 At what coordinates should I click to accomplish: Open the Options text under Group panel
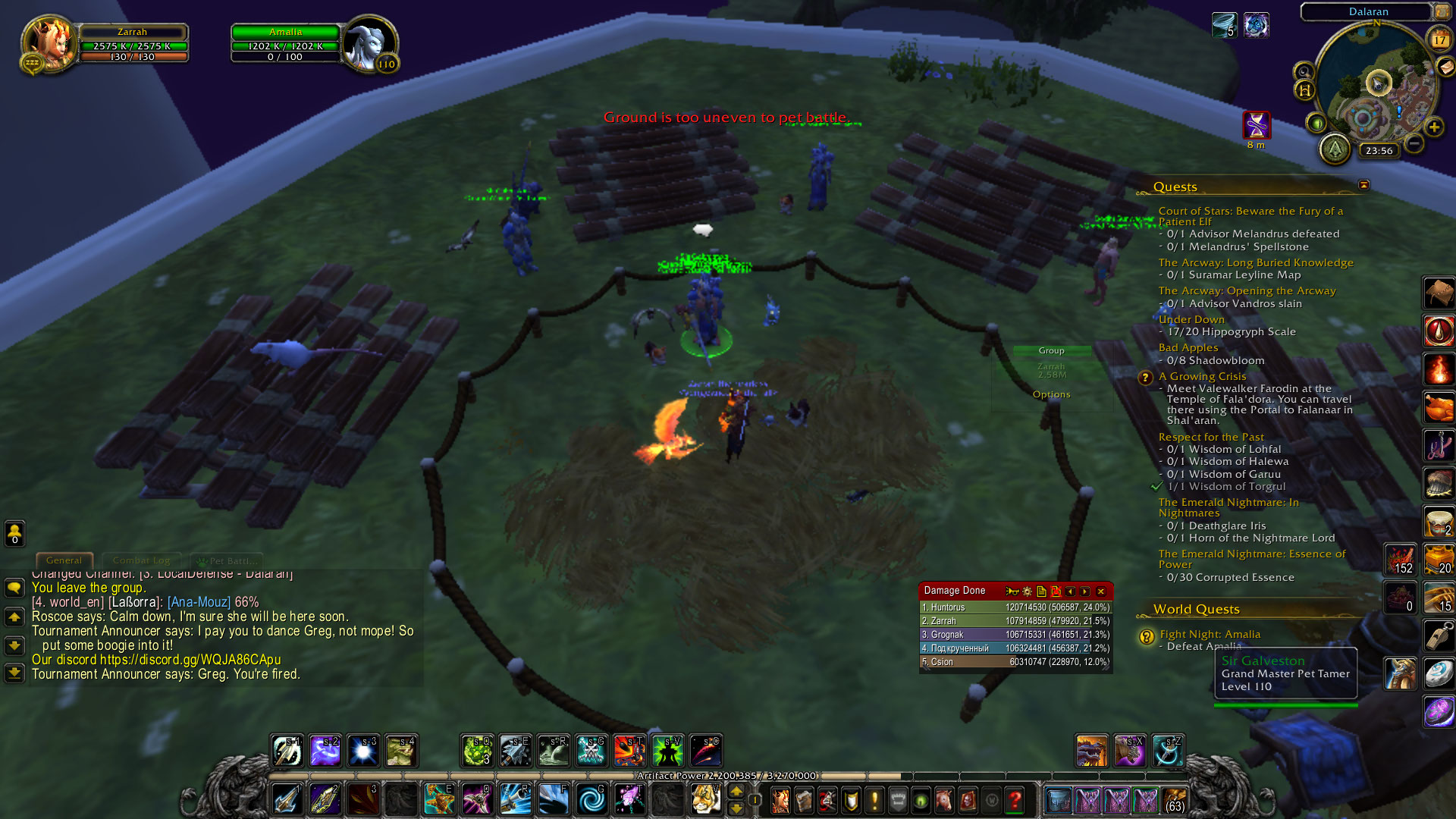(x=1051, y=394)
